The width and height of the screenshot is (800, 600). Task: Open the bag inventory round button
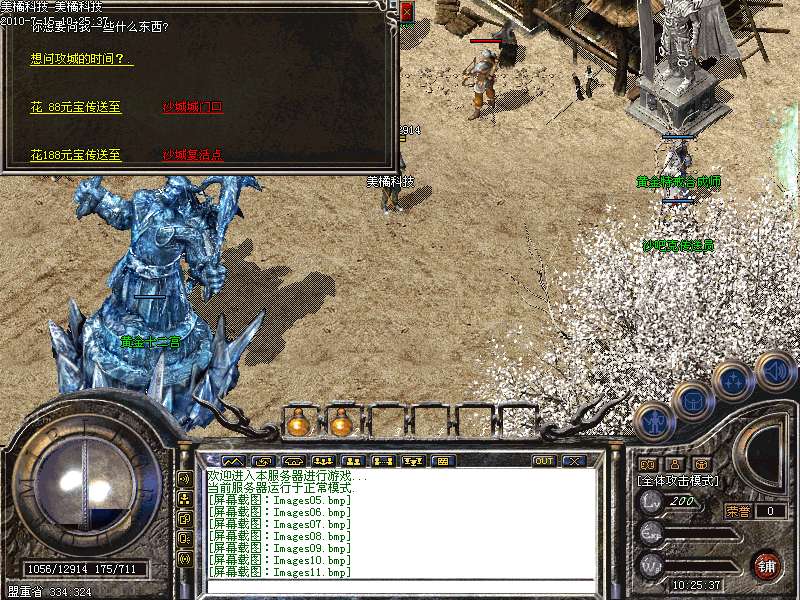tap(692, 400)
